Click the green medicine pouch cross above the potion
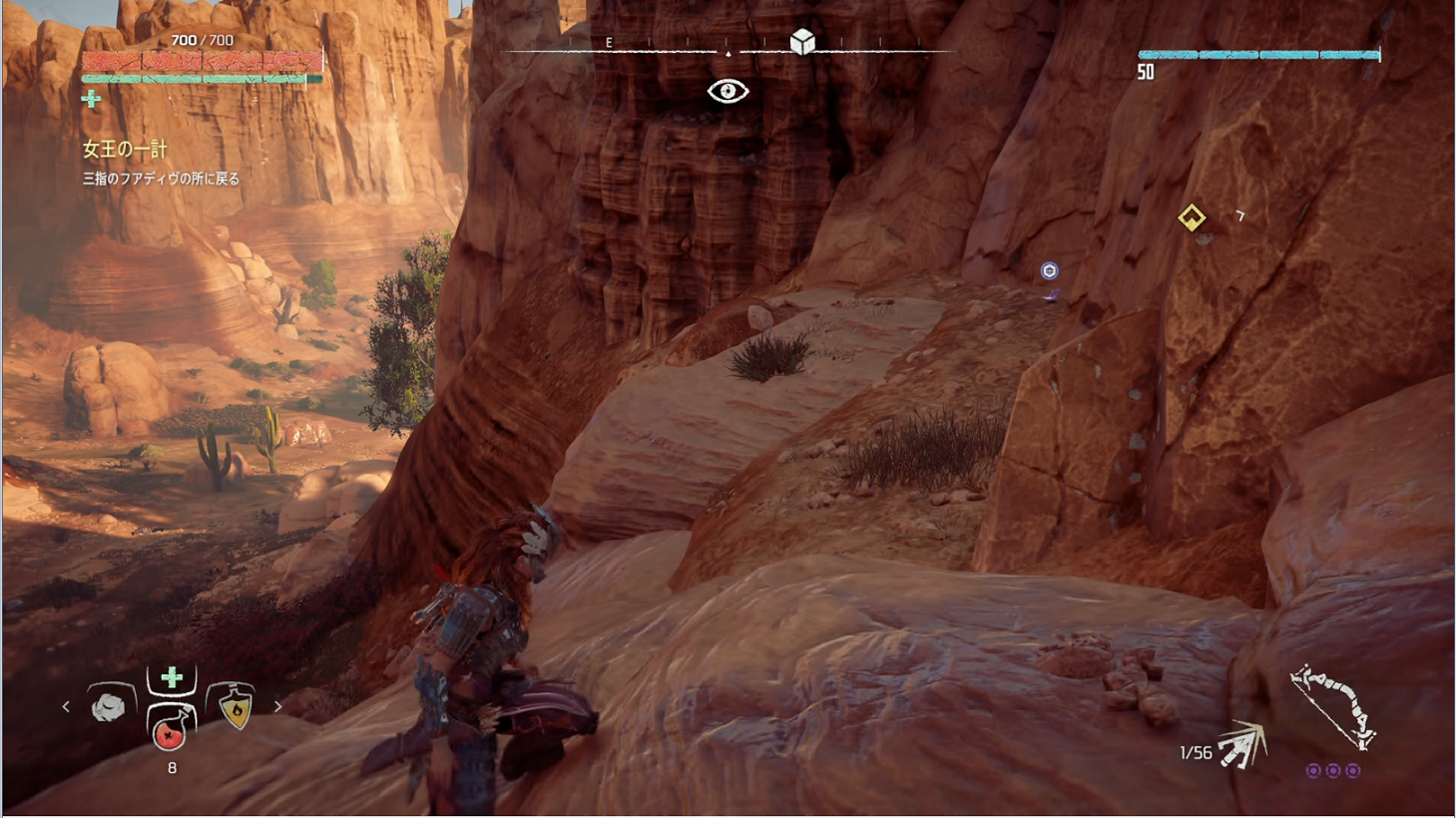1456x818 pixels. (x=172, y=678)
